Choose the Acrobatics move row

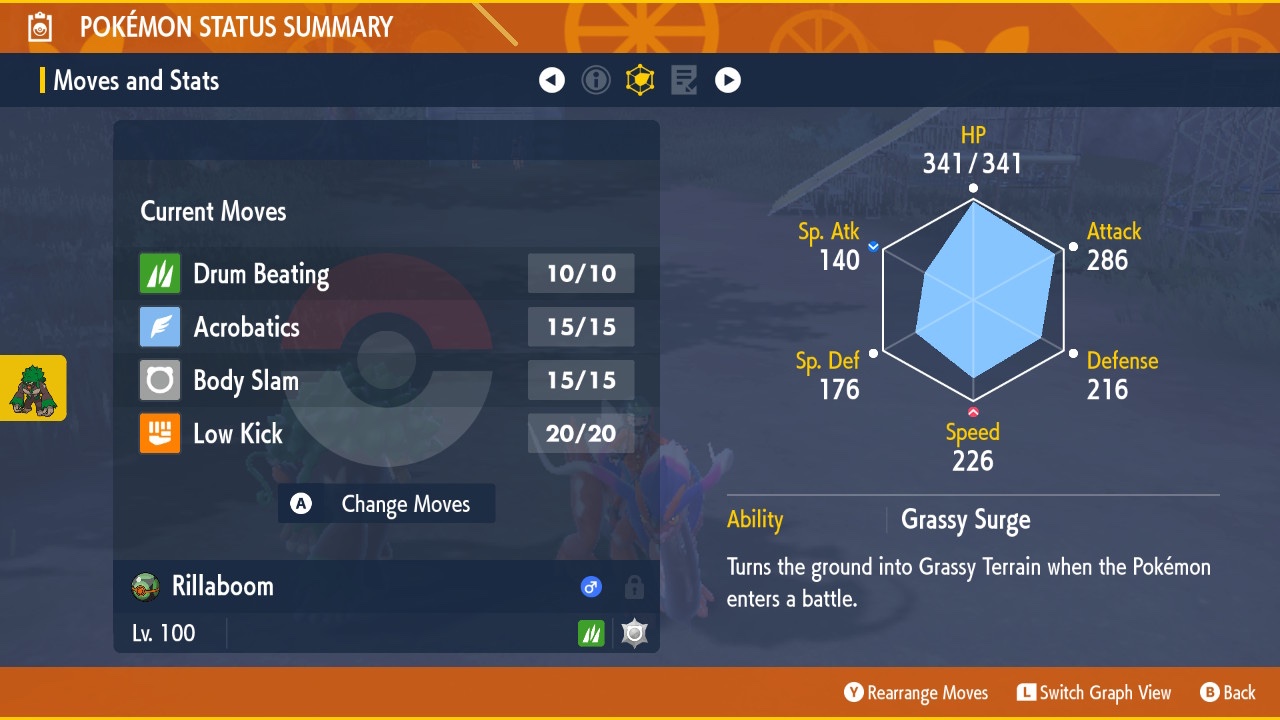click(x=386, y=327)
